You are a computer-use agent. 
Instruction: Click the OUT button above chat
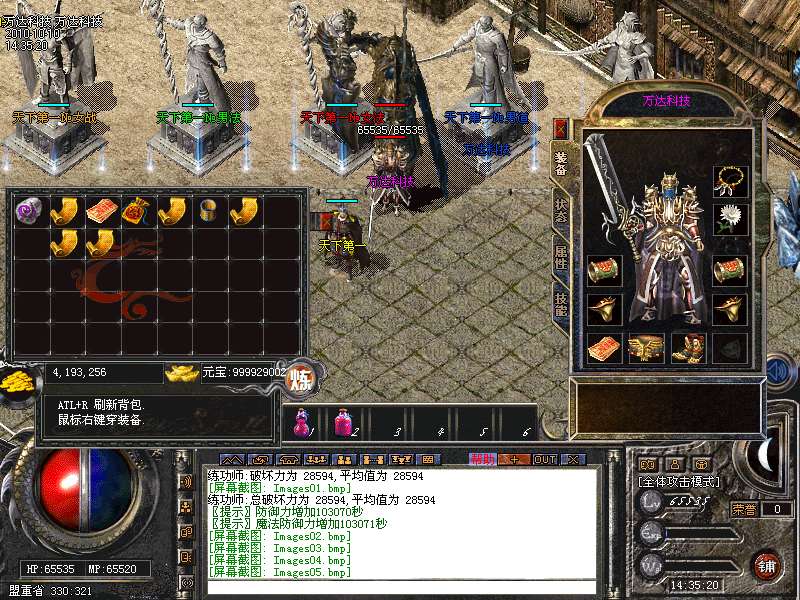[x=544, y=459]
